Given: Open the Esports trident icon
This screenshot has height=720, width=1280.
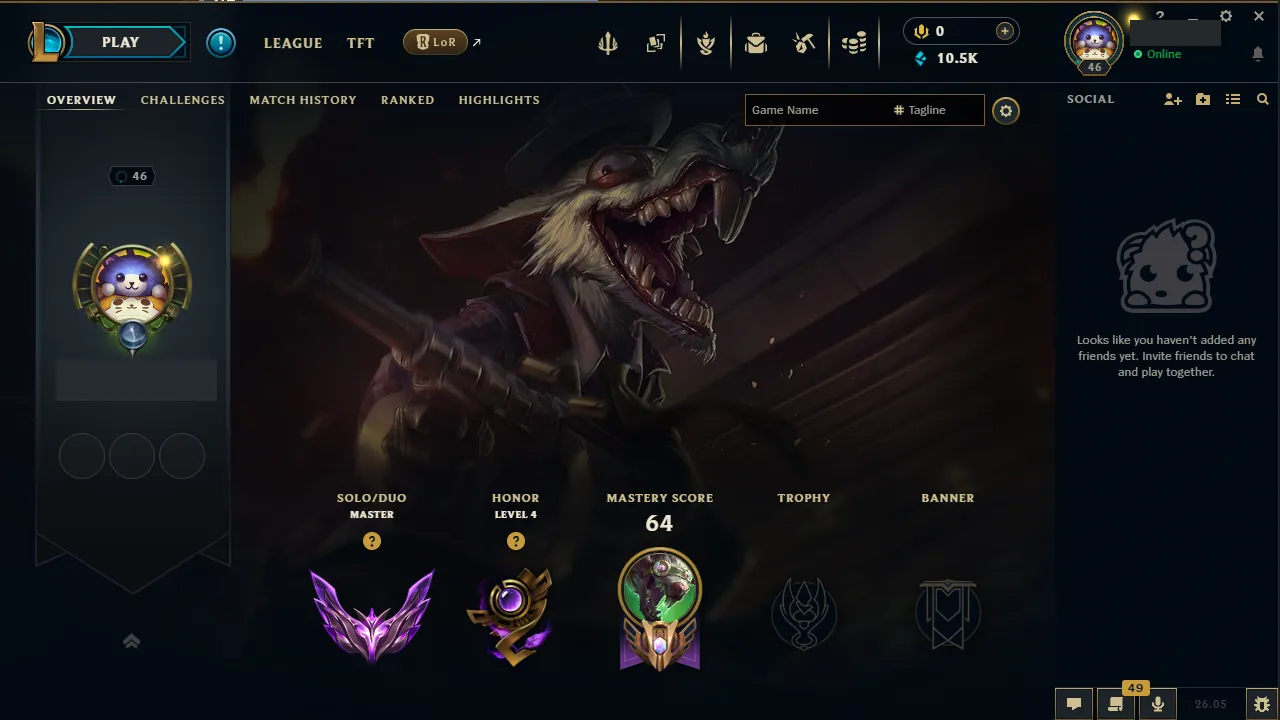Looking at the screenshot, I should coord(608,43).
